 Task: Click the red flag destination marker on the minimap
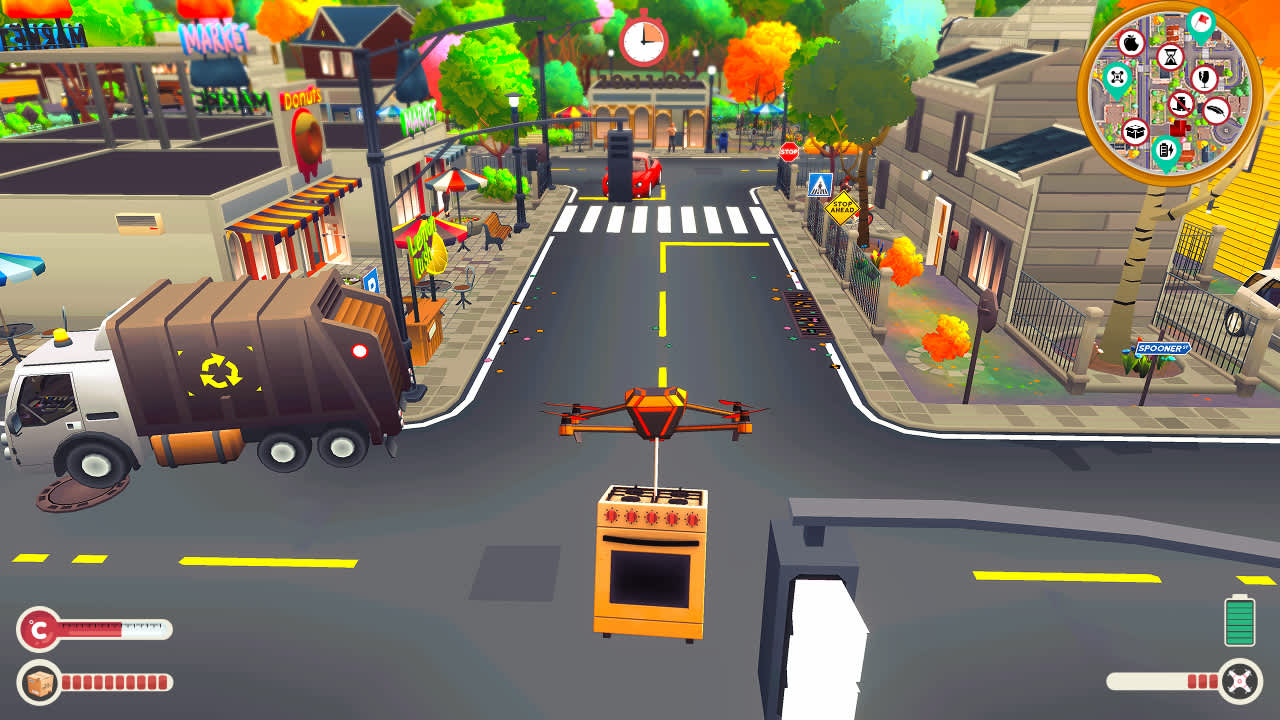(x=1200, y=22)
